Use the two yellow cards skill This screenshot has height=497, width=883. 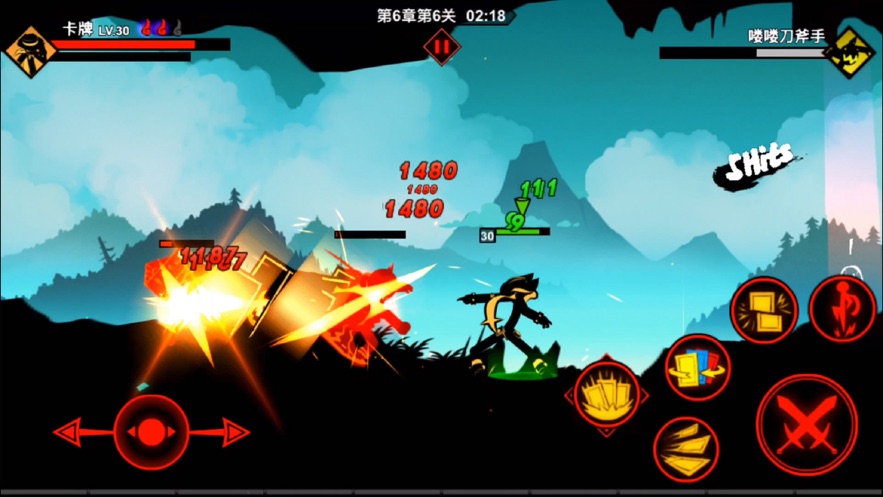tap(764, 311)
